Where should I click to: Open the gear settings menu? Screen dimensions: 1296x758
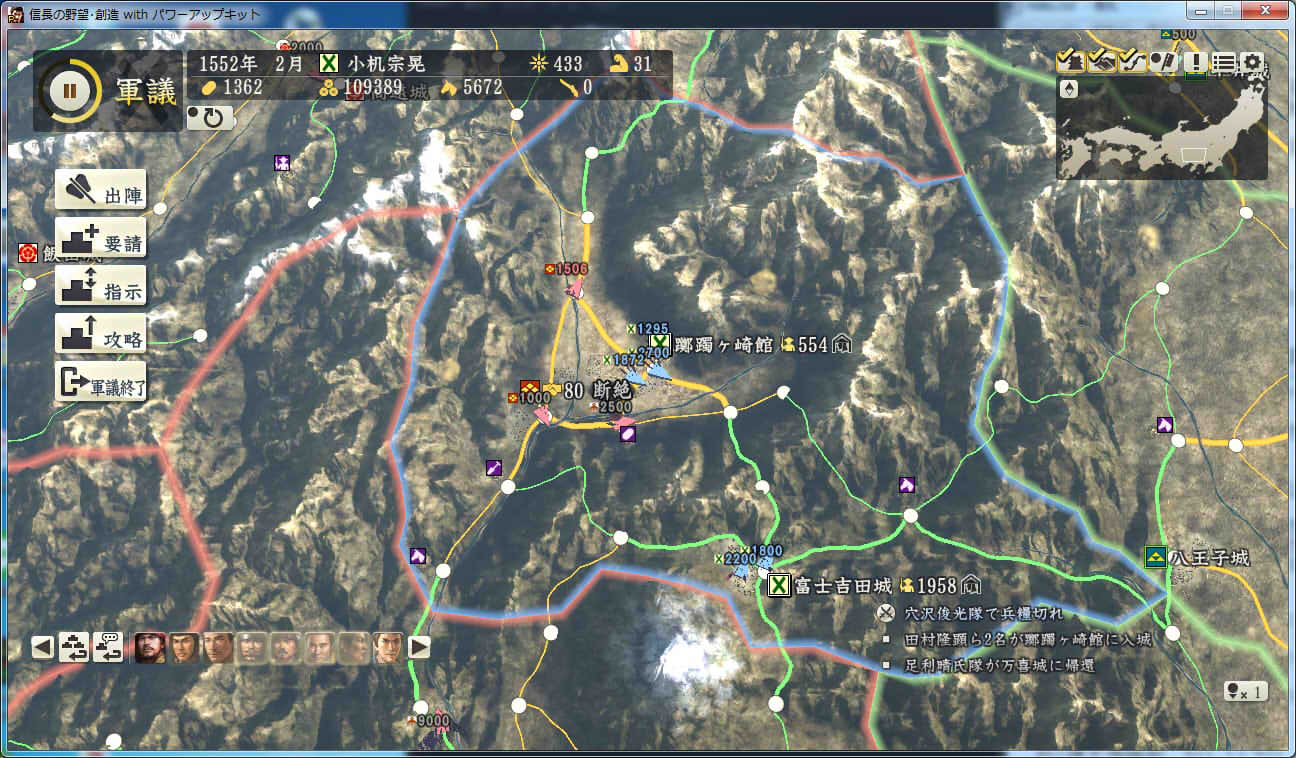pos(1252,62)
